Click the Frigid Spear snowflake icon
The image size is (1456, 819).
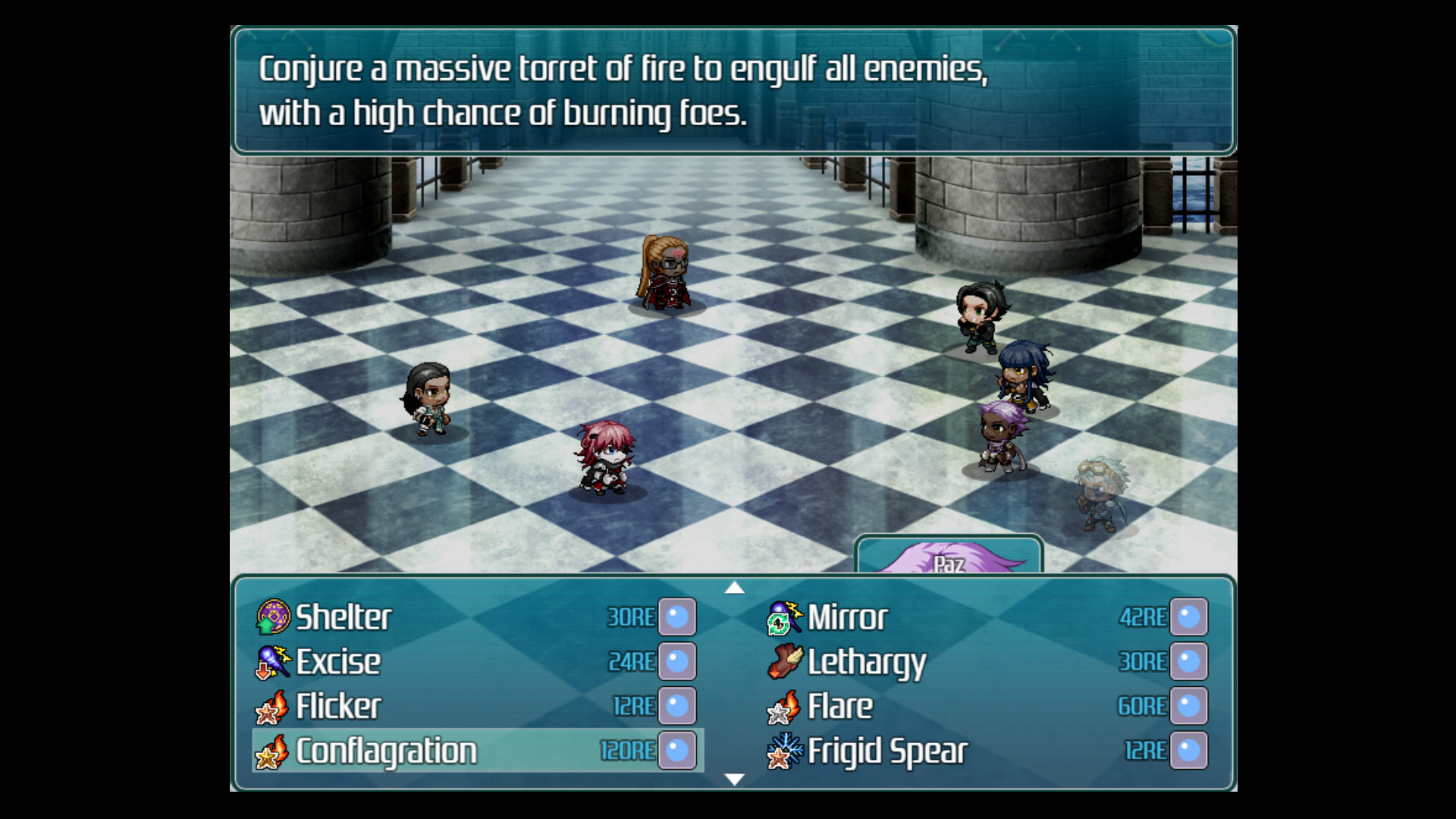[x=786, y=750]
